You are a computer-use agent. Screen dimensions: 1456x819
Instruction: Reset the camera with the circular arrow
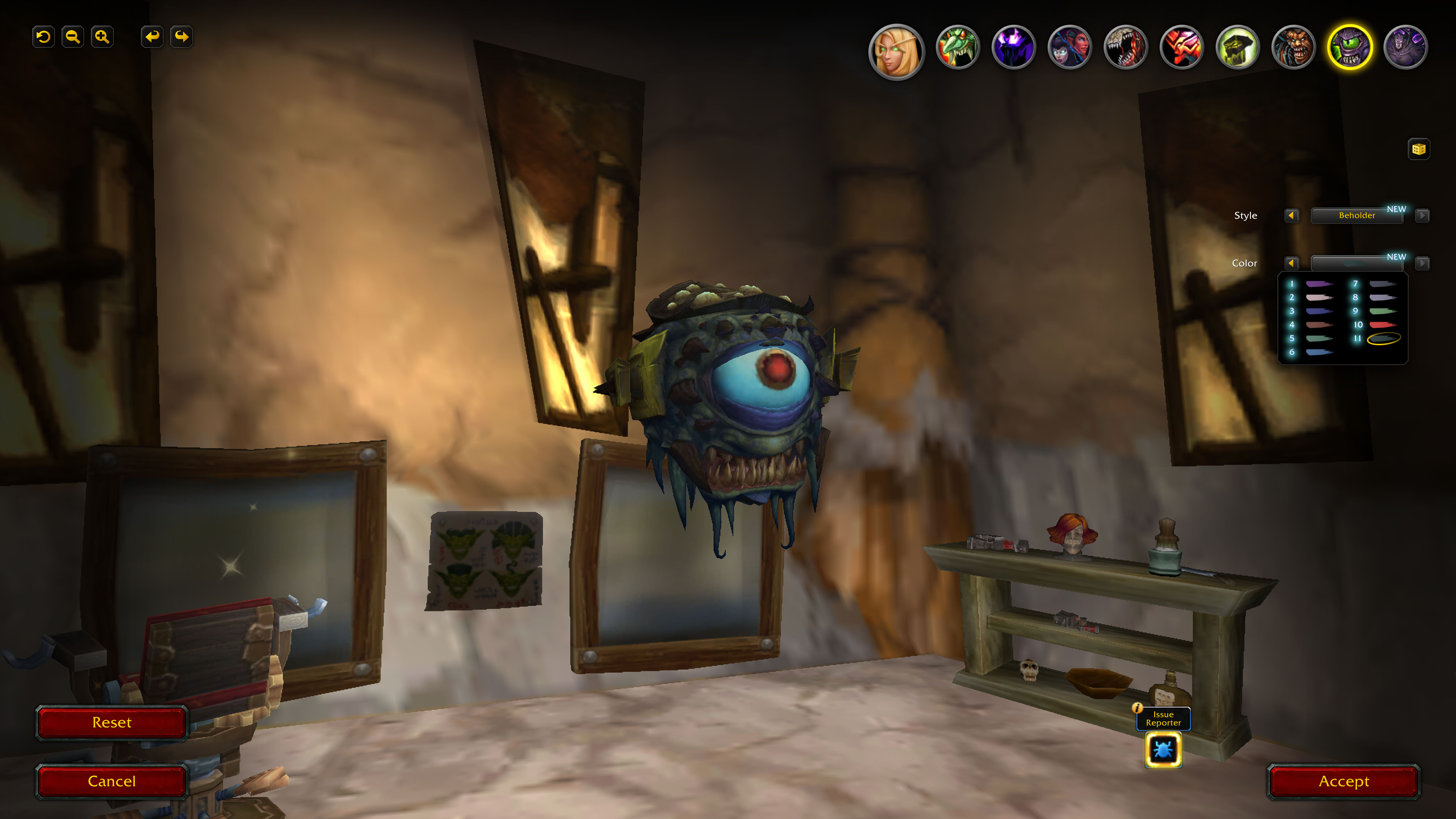[44, 37]
